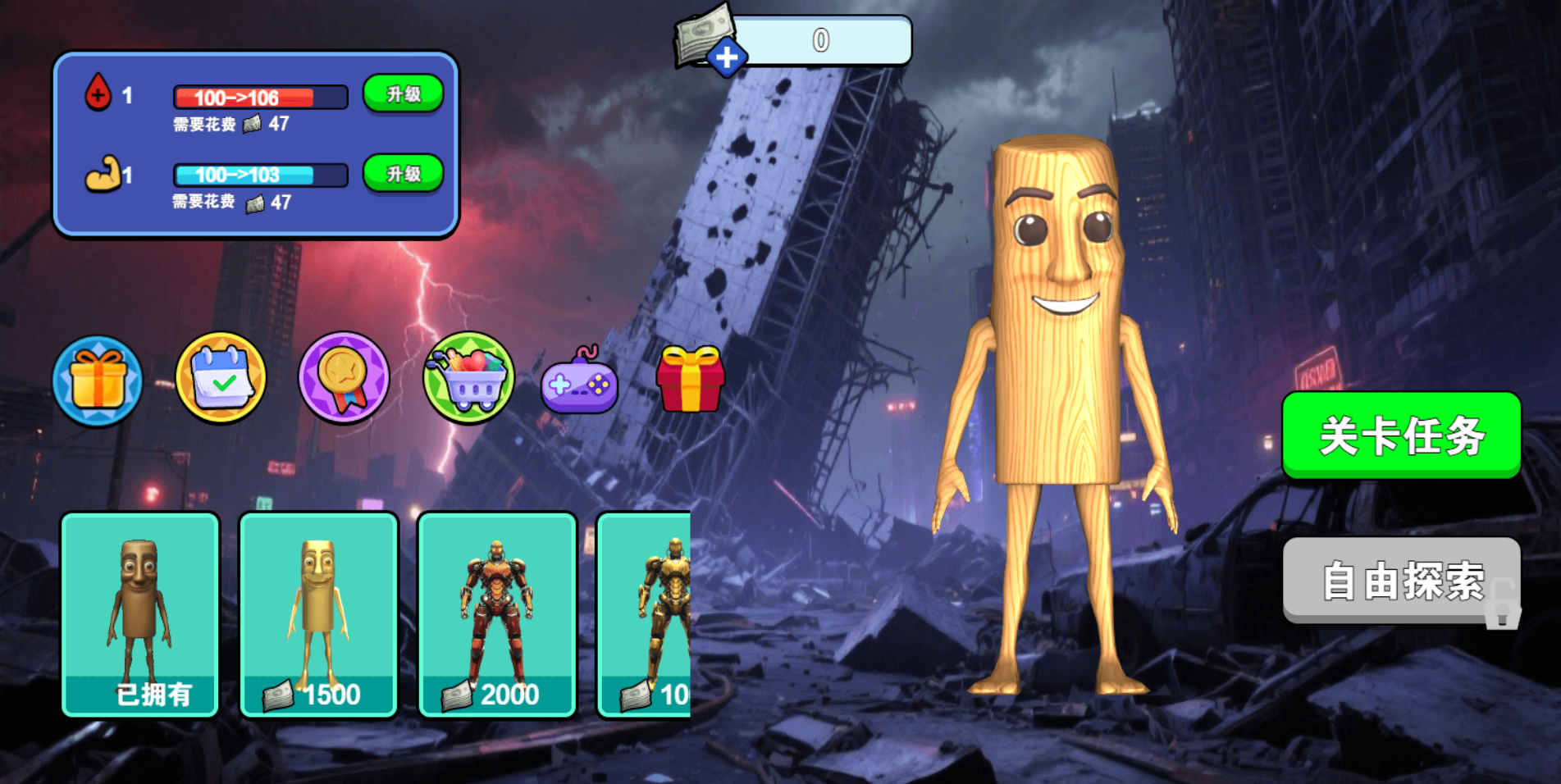Open the gold medal achievements icon
This screenshot has height=784, width=1561.
click(344, 378)
